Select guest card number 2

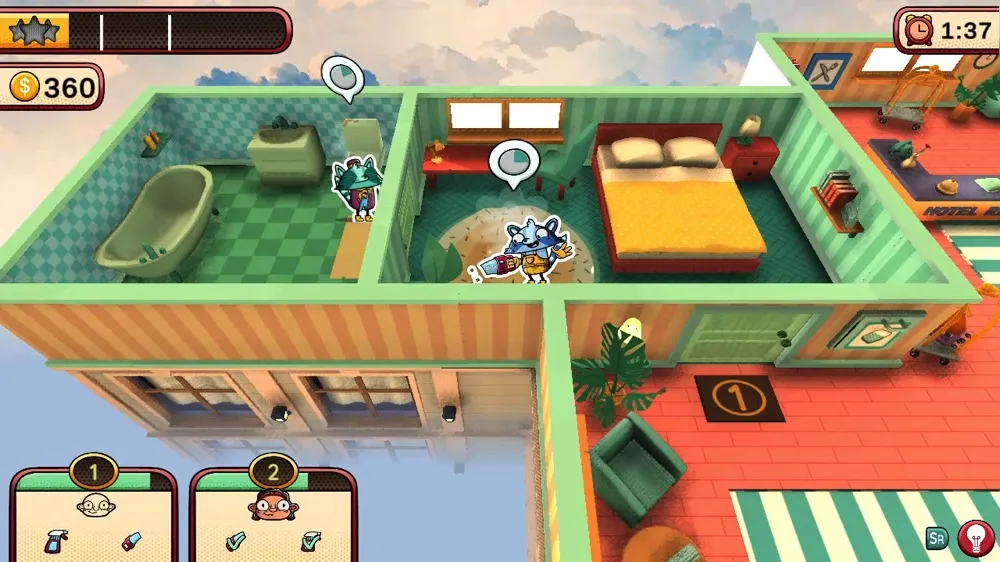pyautogui.click(x=272, y=512)
